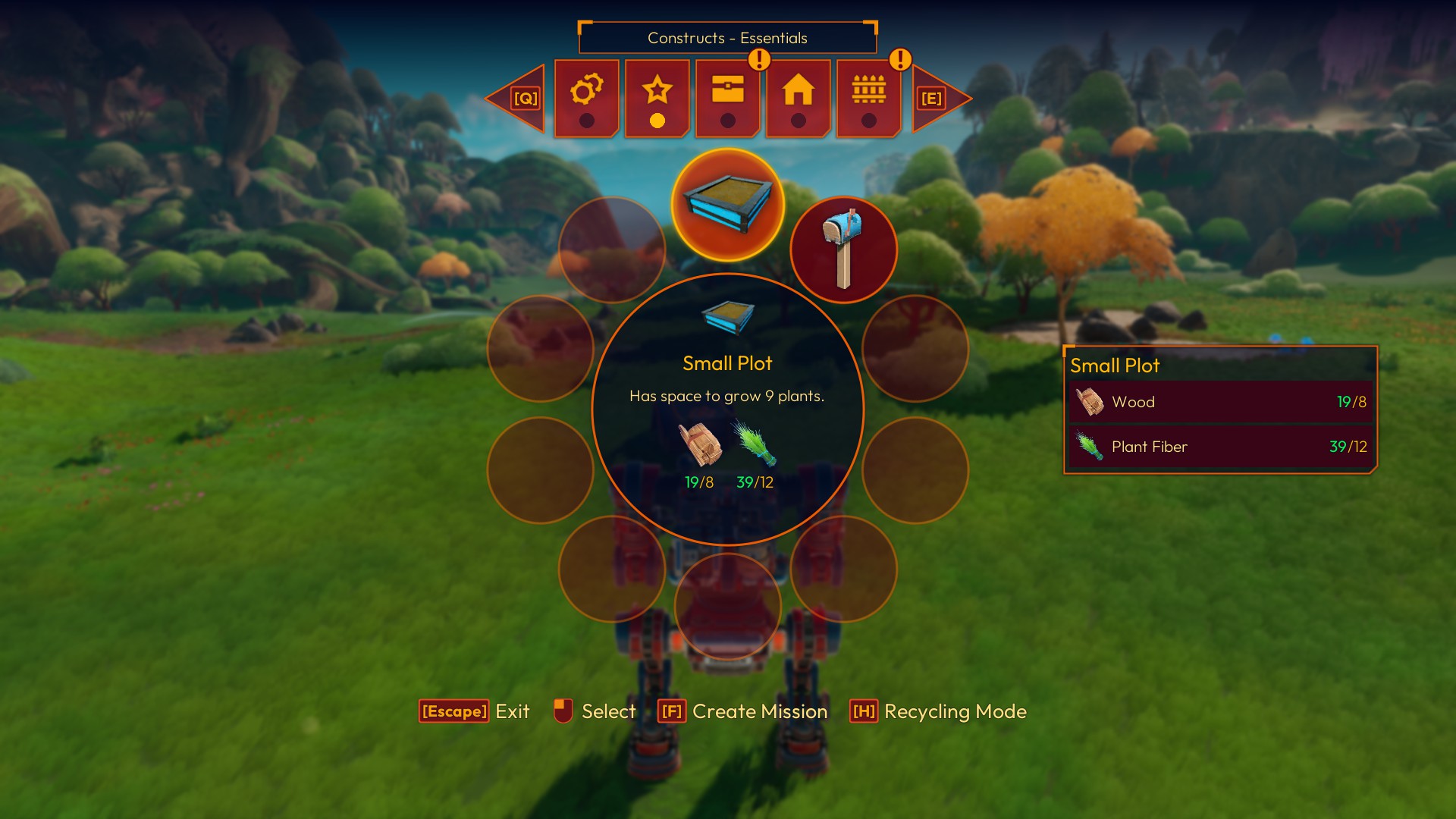Select the Mailbox construct in the radial menu

843,250
